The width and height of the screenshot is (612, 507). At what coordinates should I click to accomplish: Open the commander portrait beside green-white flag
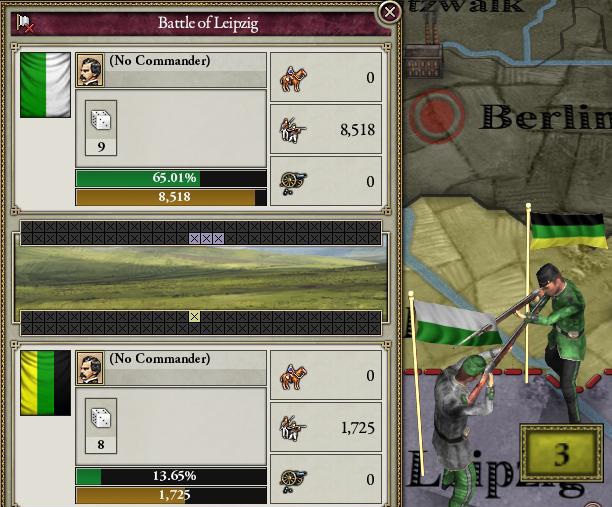pyautogui.click(x=90, y=69)
